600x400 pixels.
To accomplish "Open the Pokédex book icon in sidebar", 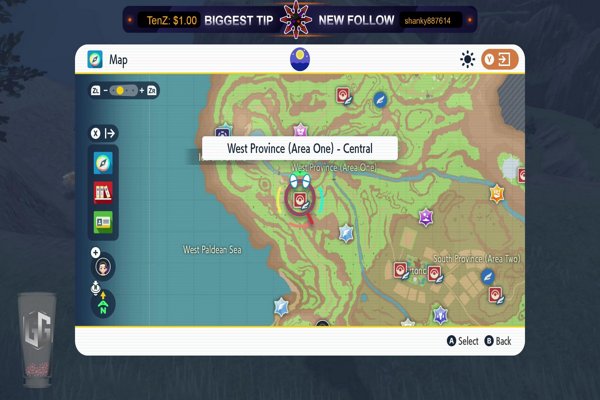I will click(103, 192).
